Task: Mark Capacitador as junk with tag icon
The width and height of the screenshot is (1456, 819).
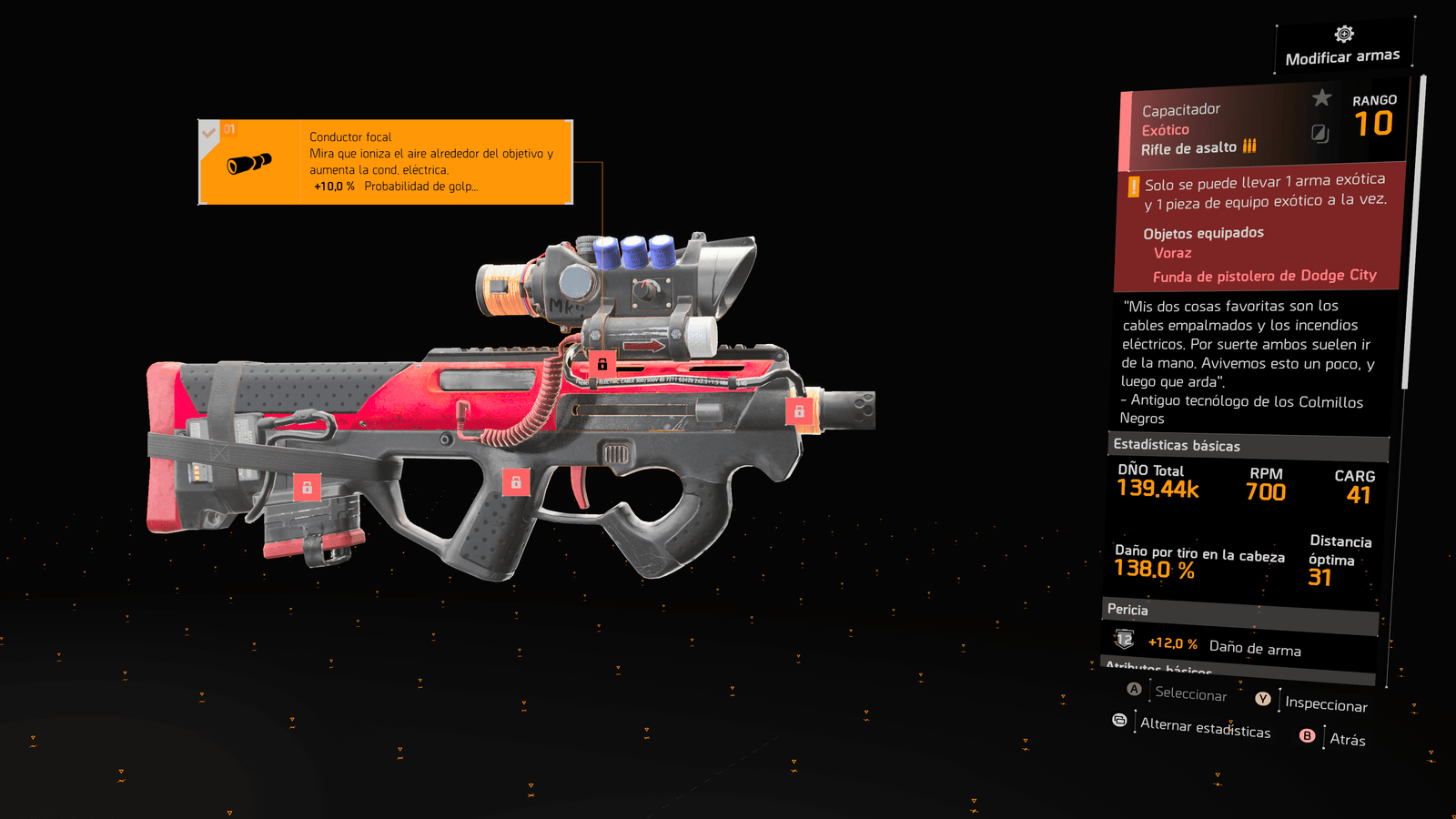Action: pyautogui.click(x=1319, y=134)
